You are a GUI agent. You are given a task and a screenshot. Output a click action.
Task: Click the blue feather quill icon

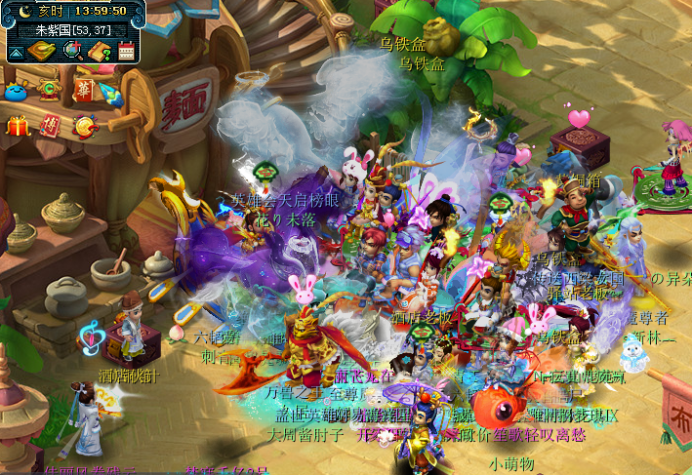[x=110, y=95]
